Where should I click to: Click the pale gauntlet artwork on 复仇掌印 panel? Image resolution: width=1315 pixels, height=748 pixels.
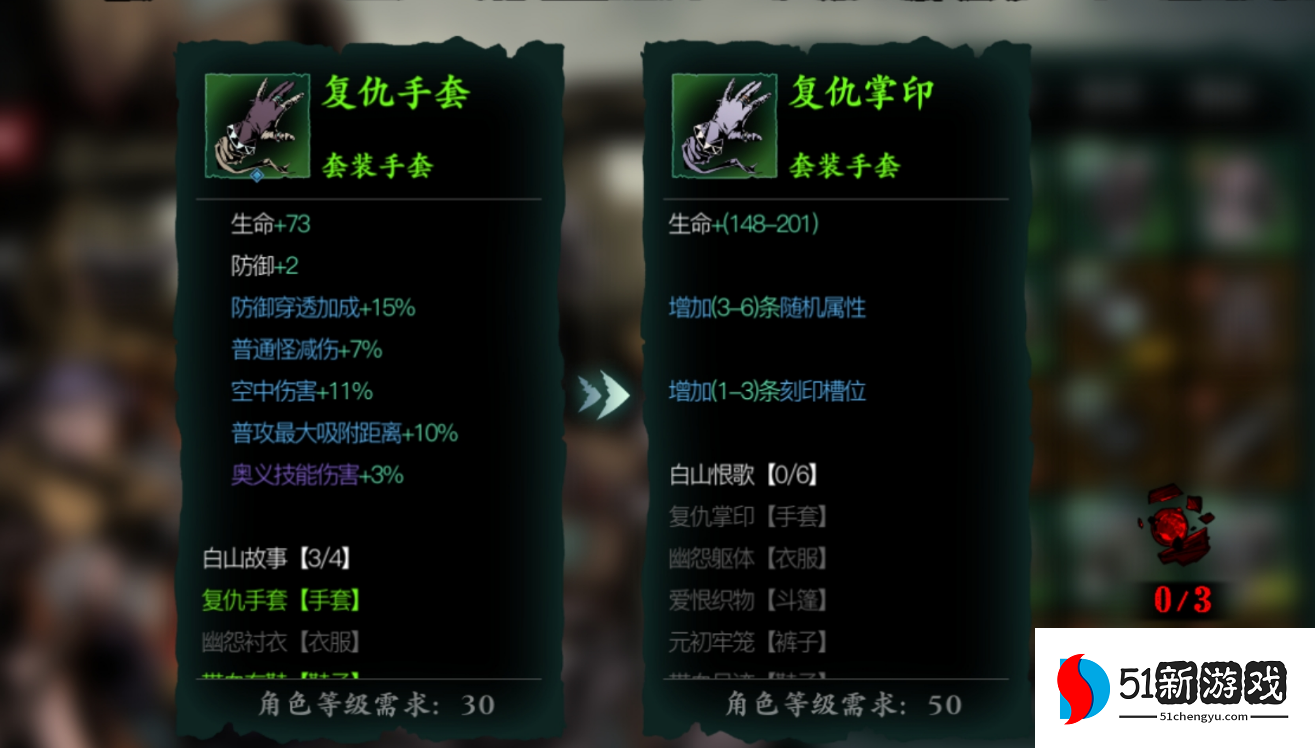point(722,124)
